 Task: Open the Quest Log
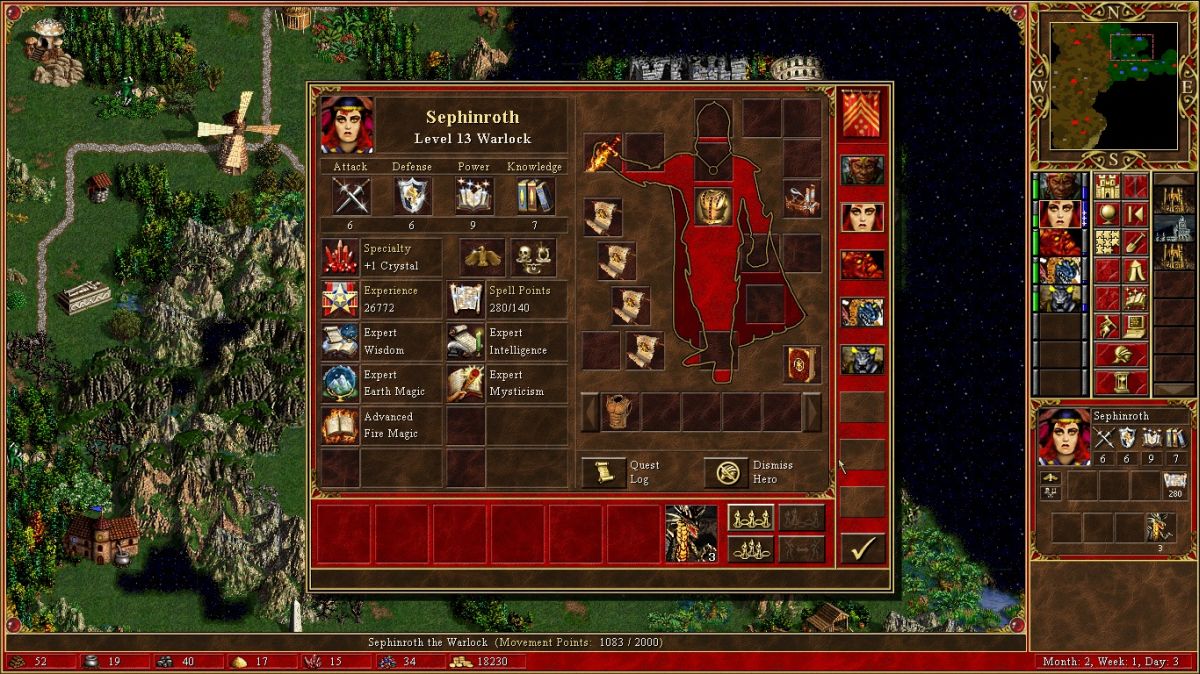pyautogui.click(x=604, y=473)
